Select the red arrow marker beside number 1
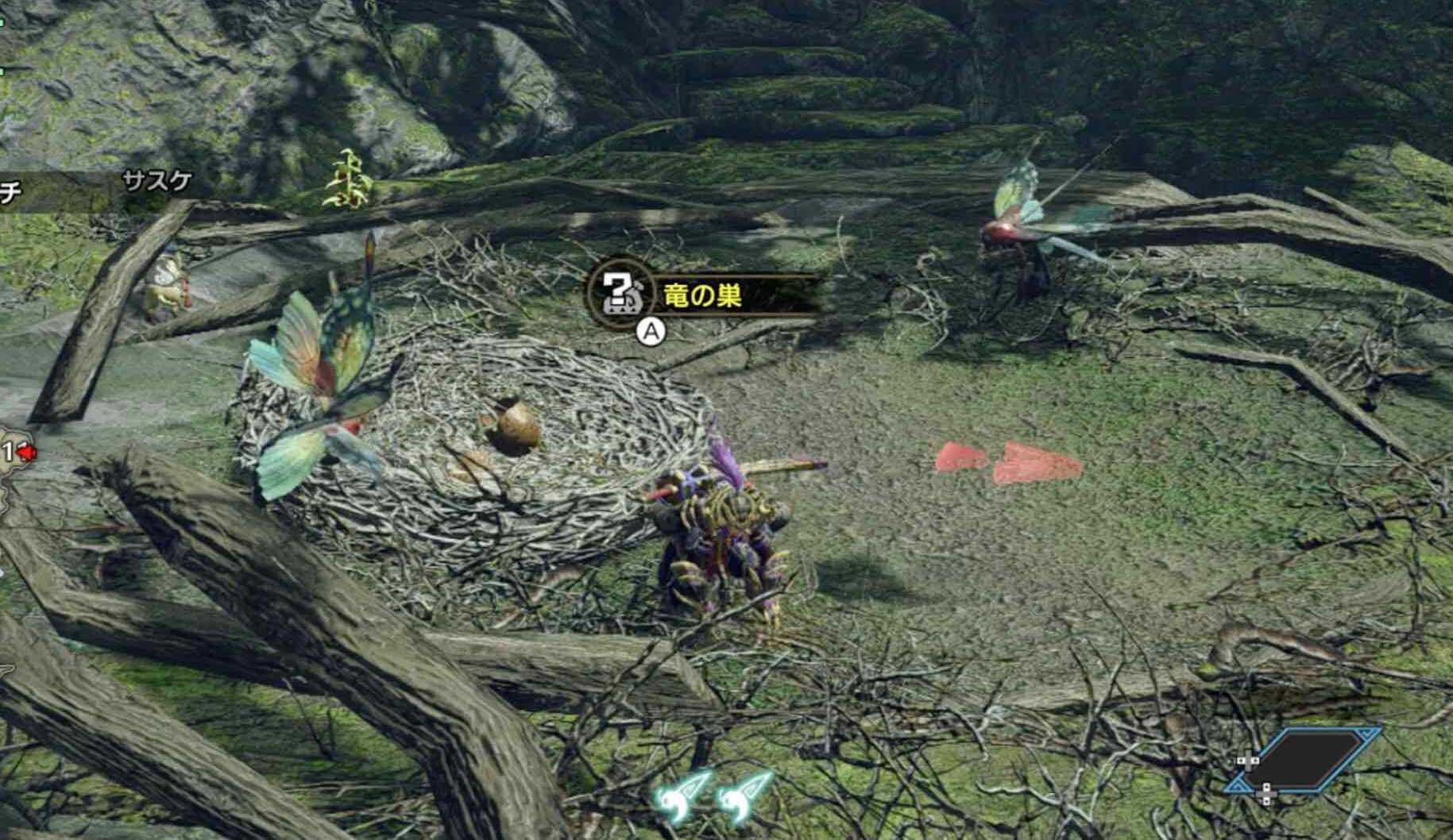 pos(26,452)
